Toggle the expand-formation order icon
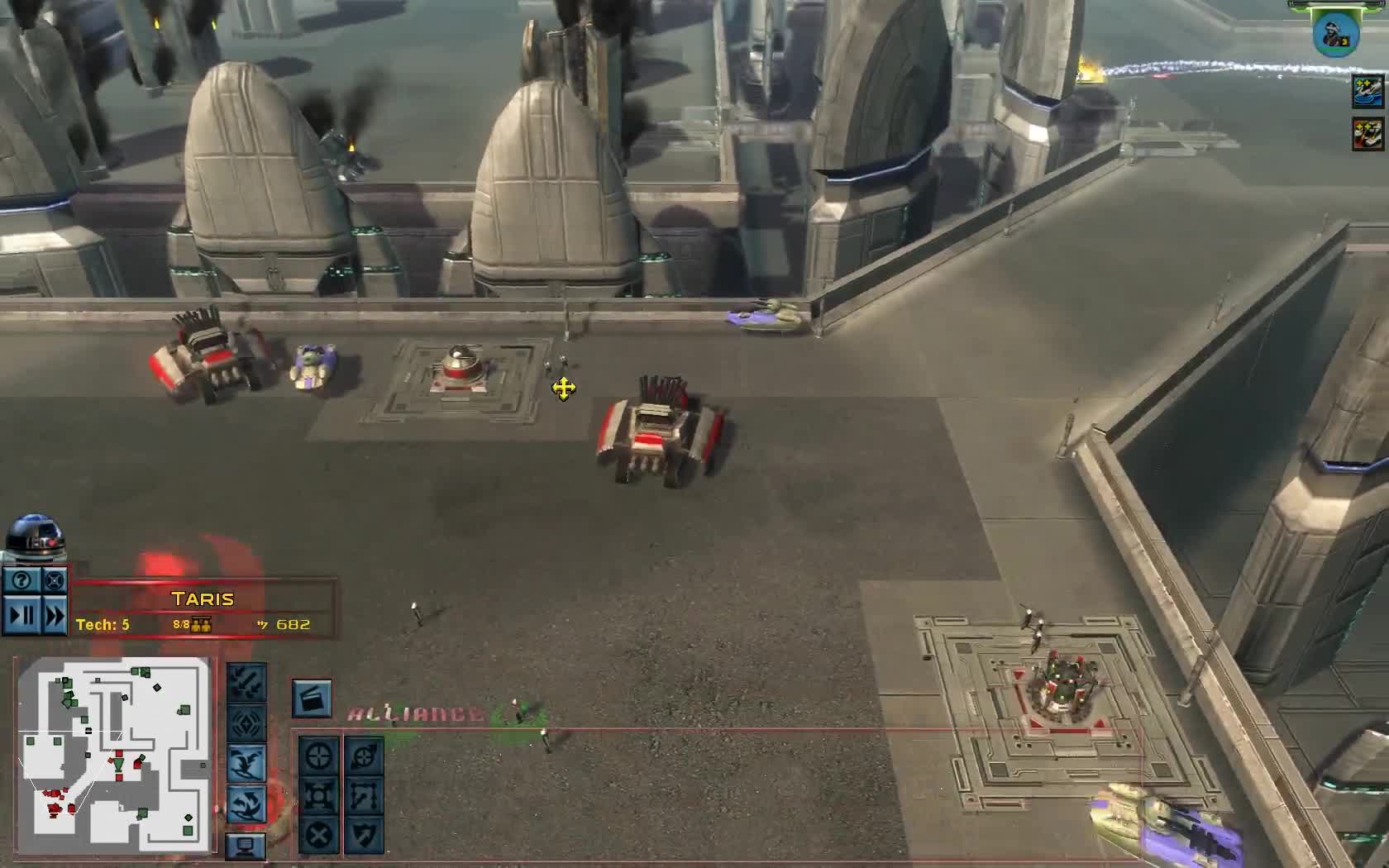This screenshot has width=1389, height=868. [x=320, y=795]
